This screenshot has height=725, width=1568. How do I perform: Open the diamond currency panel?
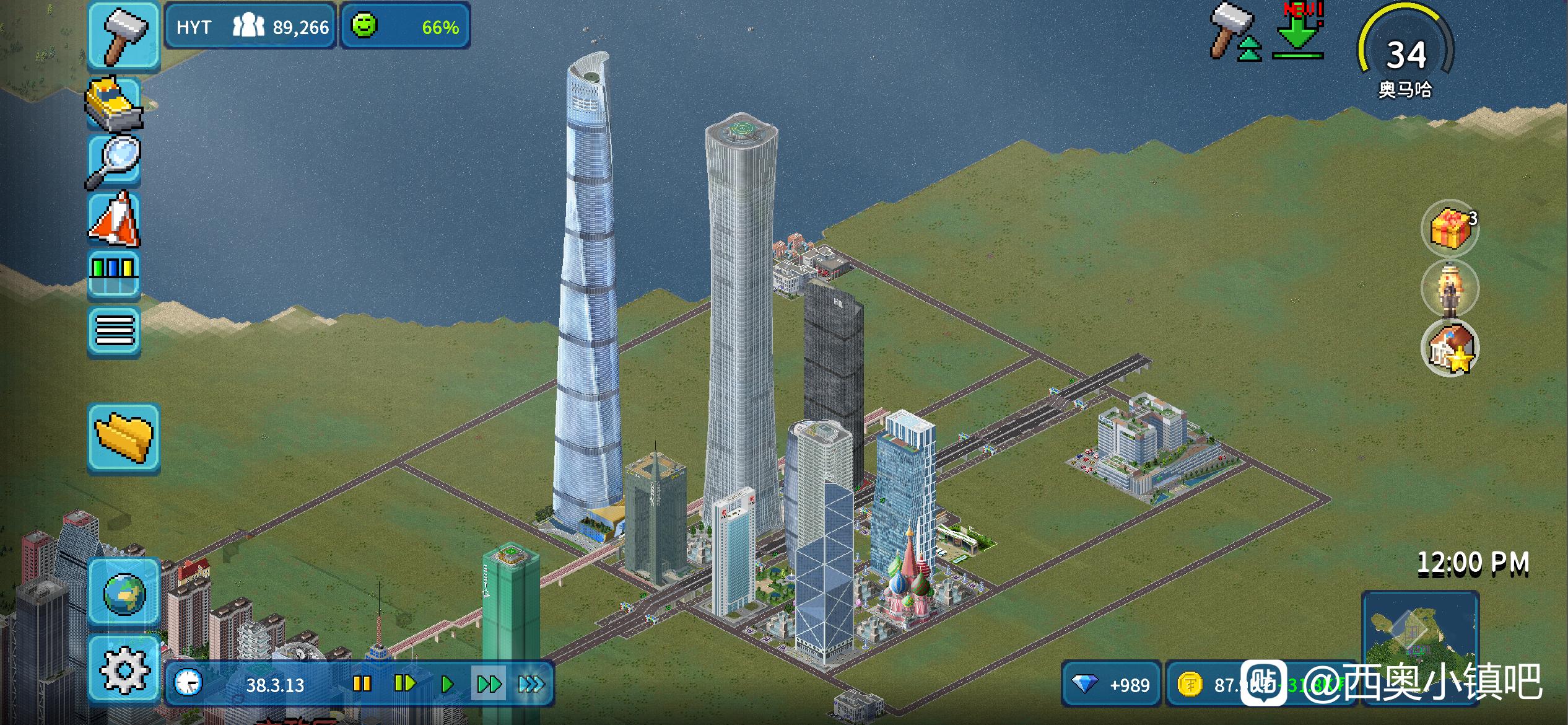coord(1112,684)
